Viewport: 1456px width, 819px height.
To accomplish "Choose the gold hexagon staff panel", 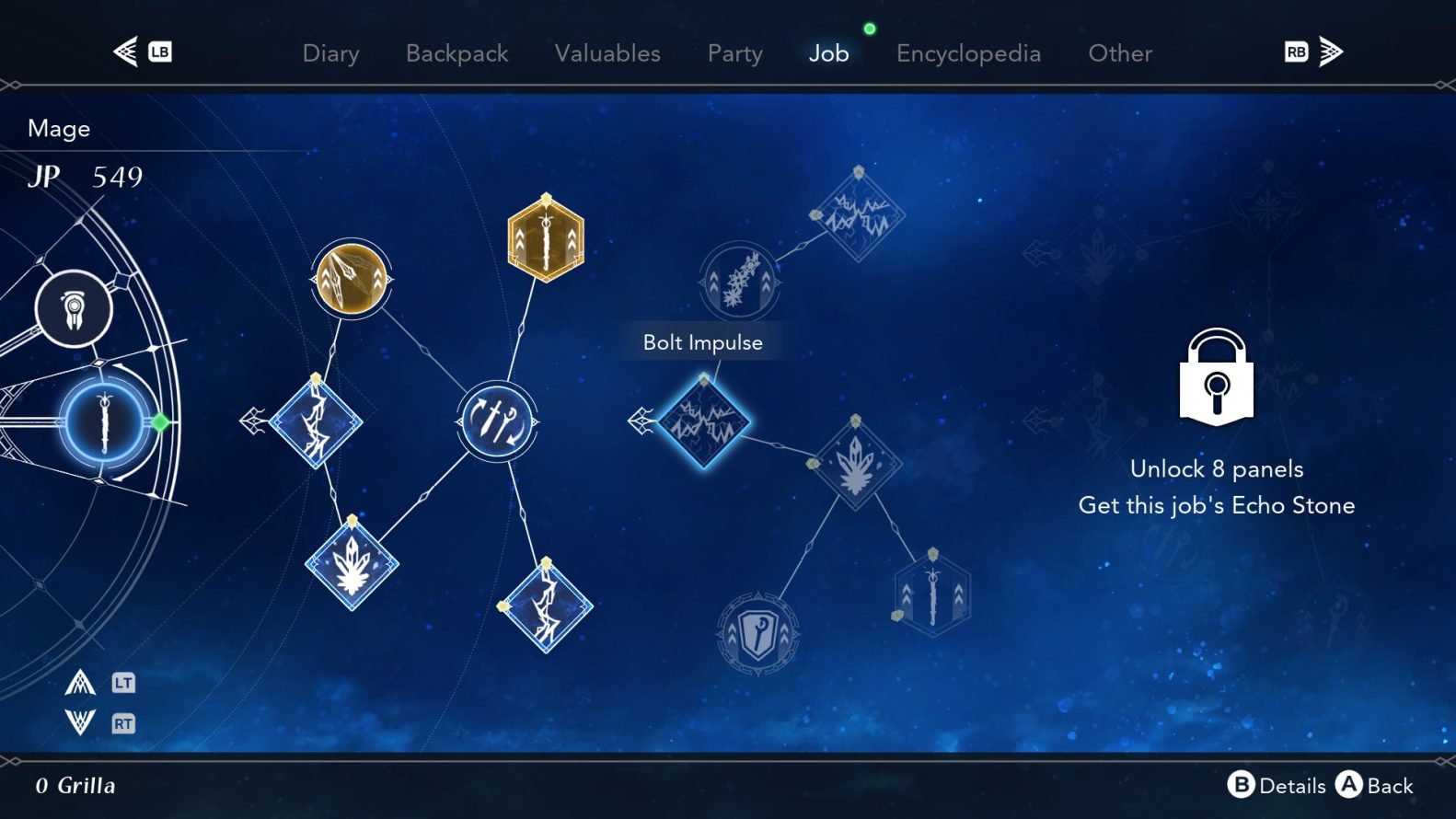I will 546,239.
